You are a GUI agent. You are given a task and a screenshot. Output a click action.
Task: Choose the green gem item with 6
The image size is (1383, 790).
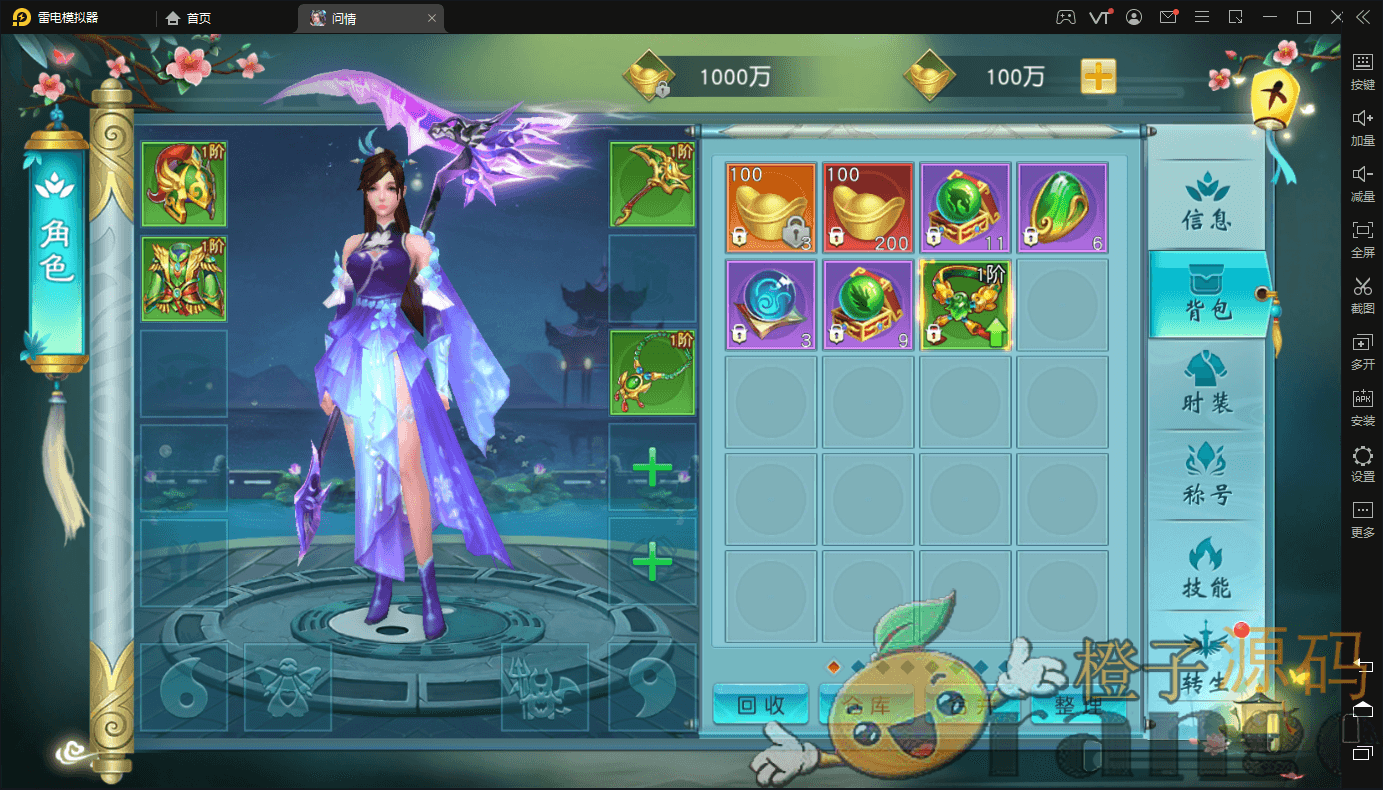pos(1062,208)
